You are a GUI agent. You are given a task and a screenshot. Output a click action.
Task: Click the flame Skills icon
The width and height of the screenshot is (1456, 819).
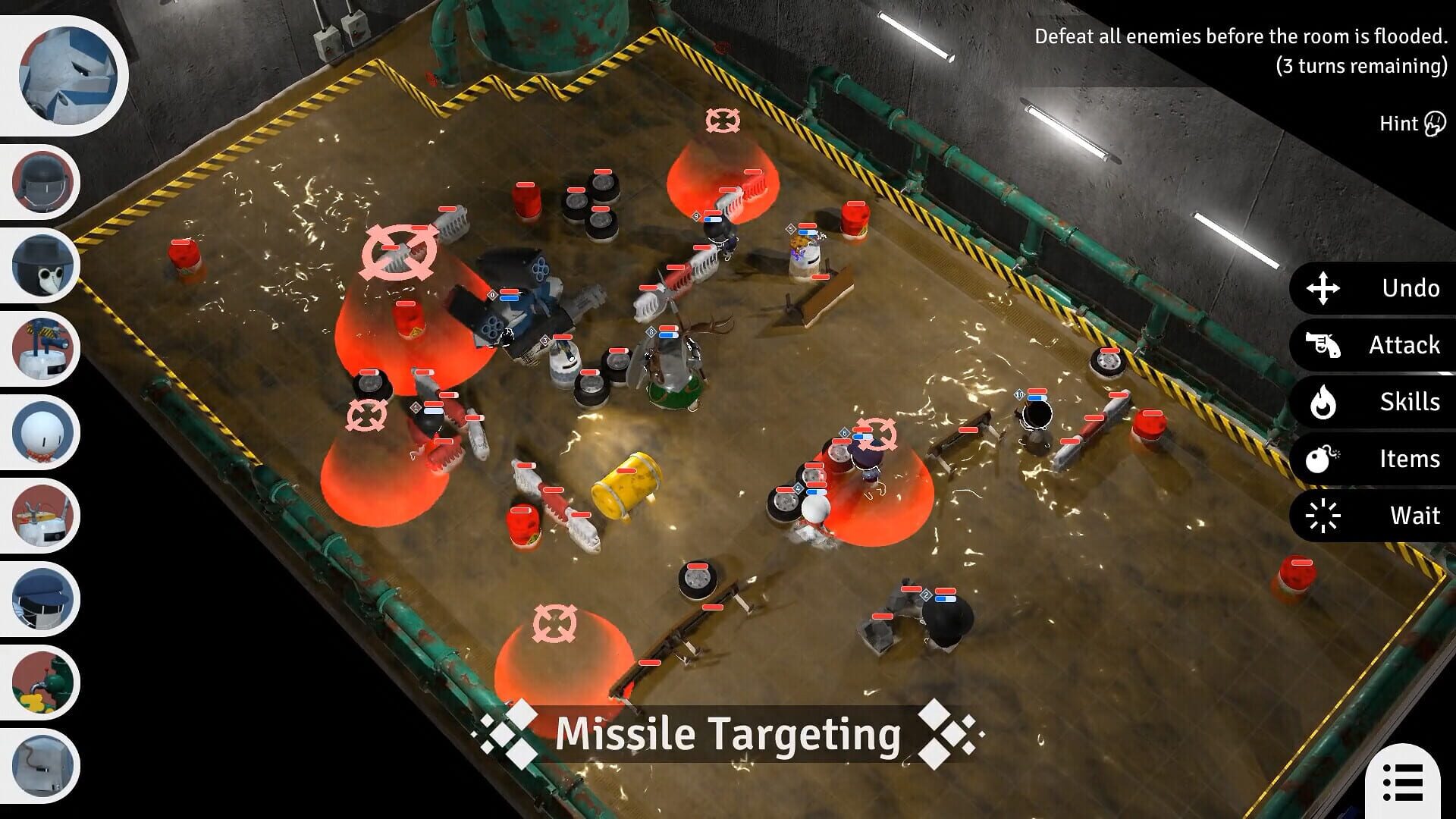1325,403
